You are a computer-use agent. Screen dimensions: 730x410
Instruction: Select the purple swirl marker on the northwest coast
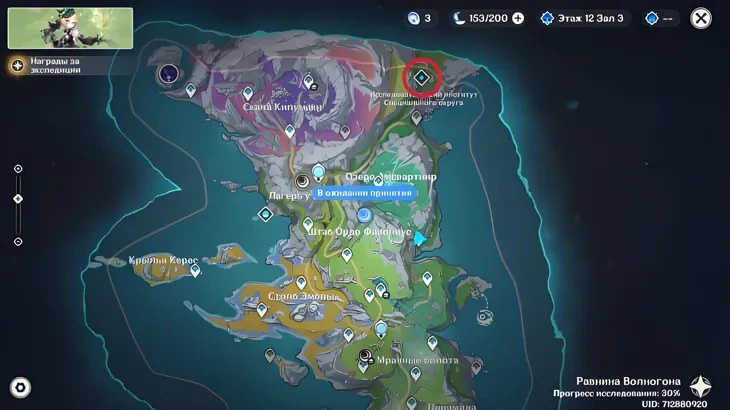[x=169, y=73]
